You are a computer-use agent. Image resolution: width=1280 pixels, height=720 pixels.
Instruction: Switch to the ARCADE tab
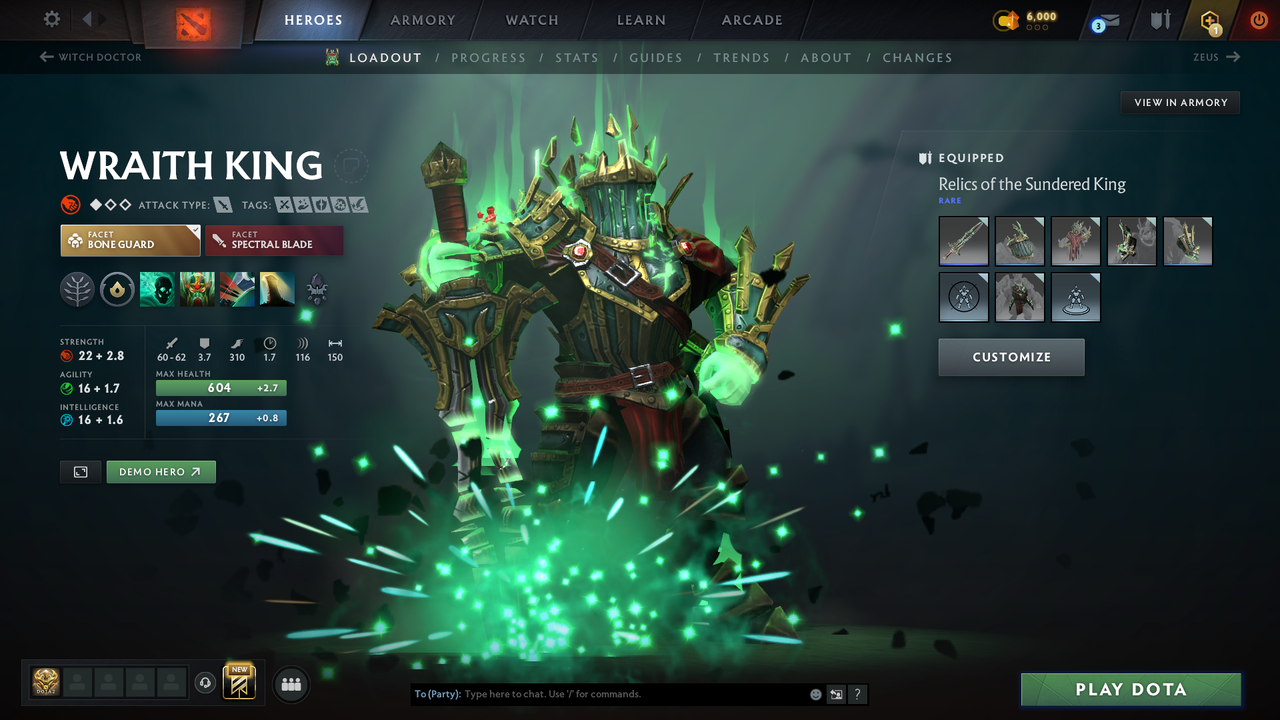751,19
